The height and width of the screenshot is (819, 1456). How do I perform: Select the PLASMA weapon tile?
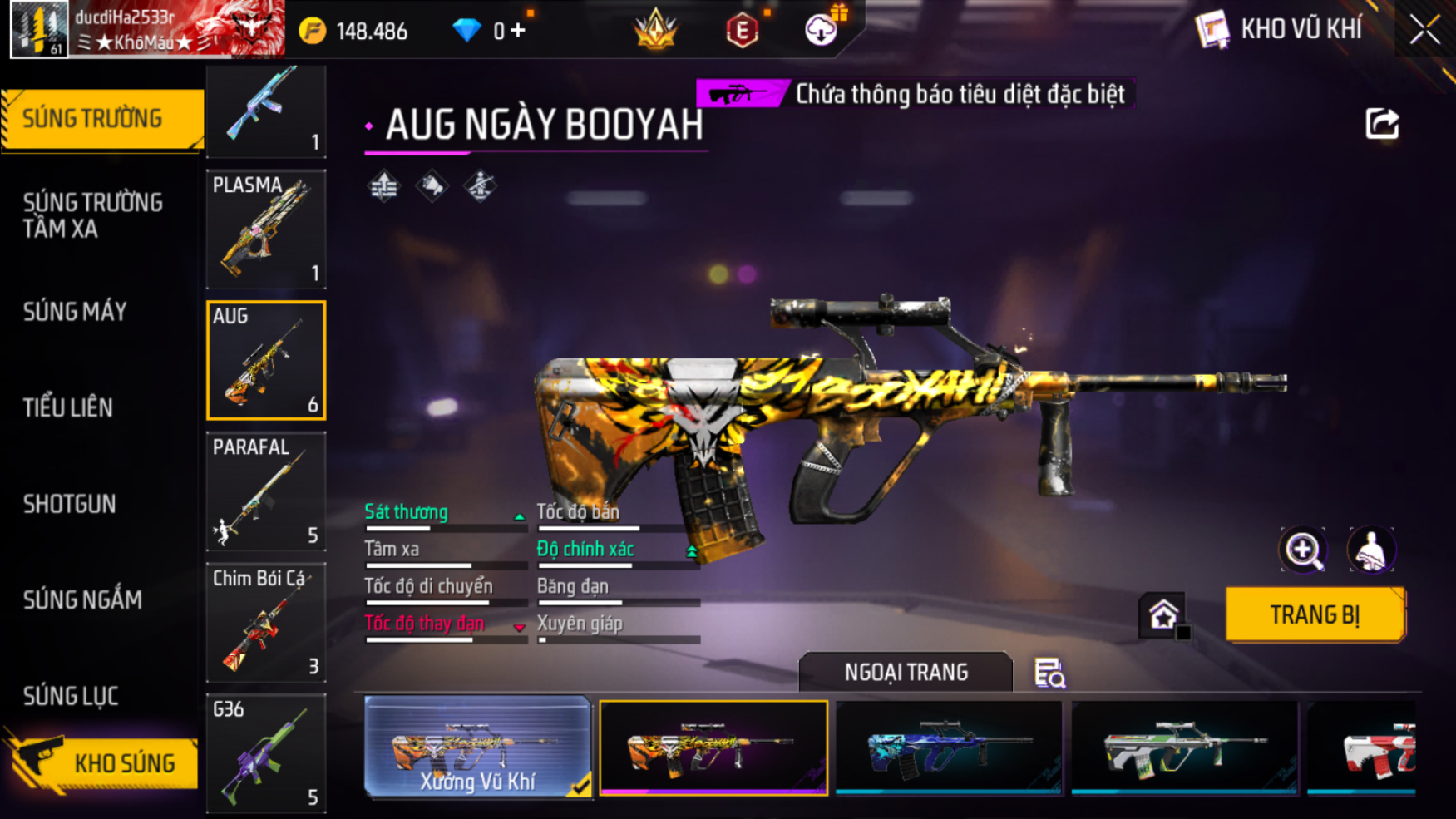pos(266,229)
